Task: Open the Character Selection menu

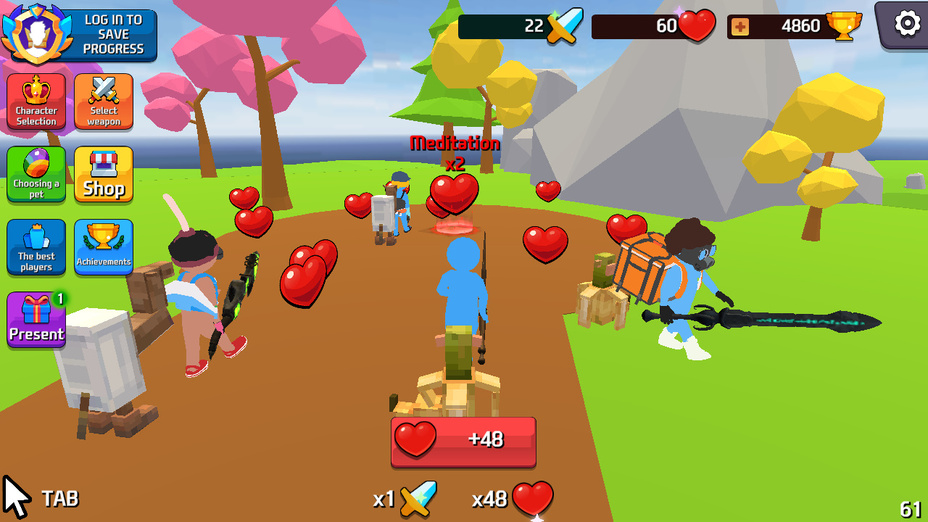Action: tap(36, 102)
